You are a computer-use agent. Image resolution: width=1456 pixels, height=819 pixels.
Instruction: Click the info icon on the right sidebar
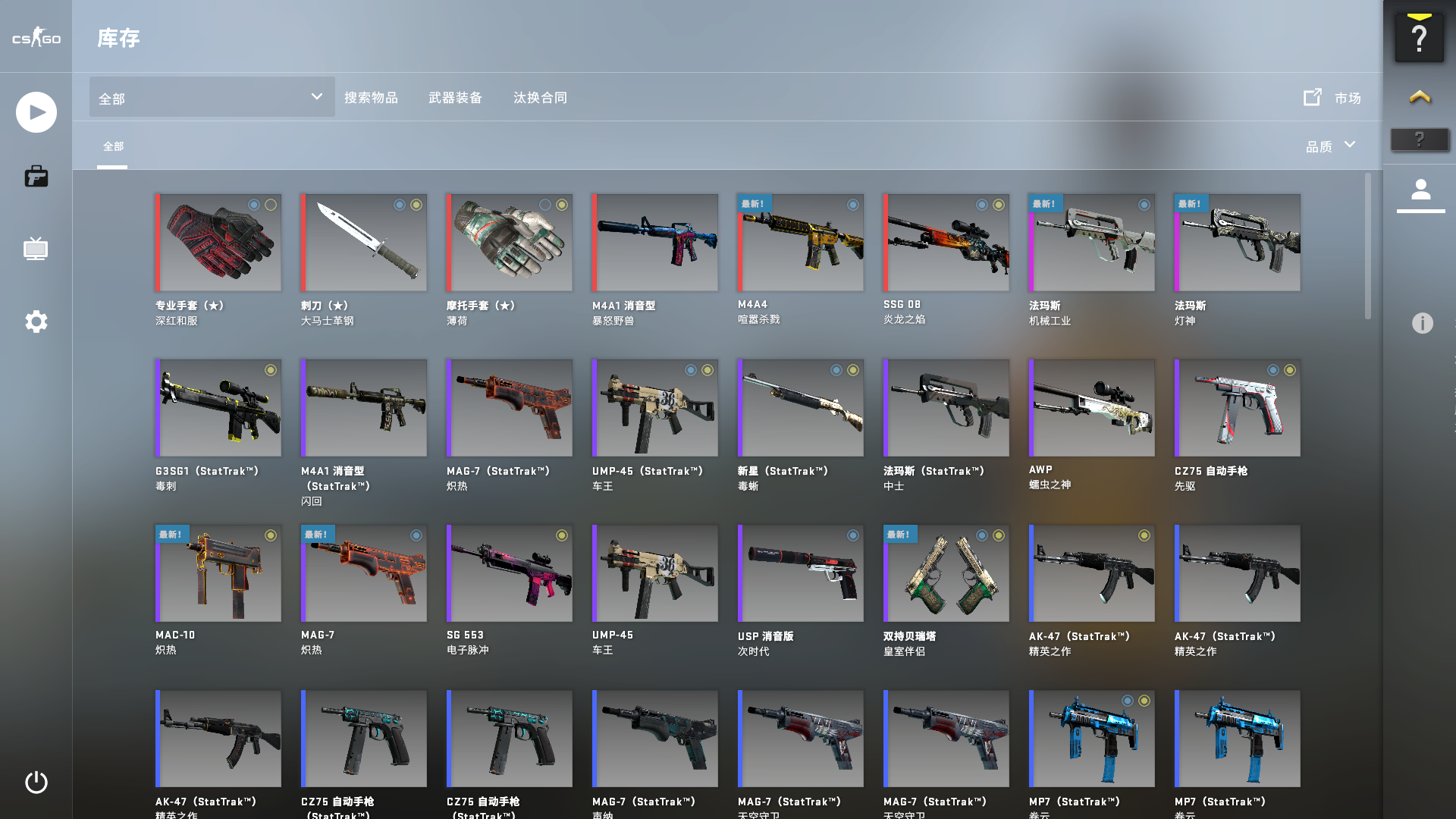[x=1421, y=322]
